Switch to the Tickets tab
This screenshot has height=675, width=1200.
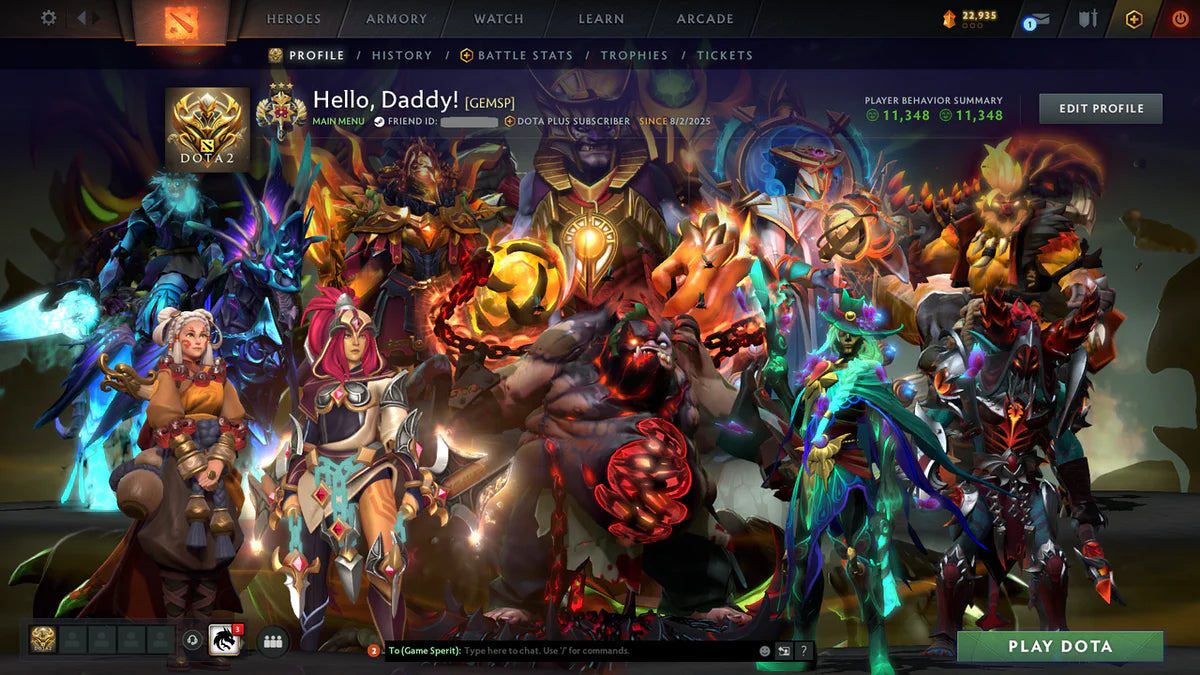[x=725, y=55]
